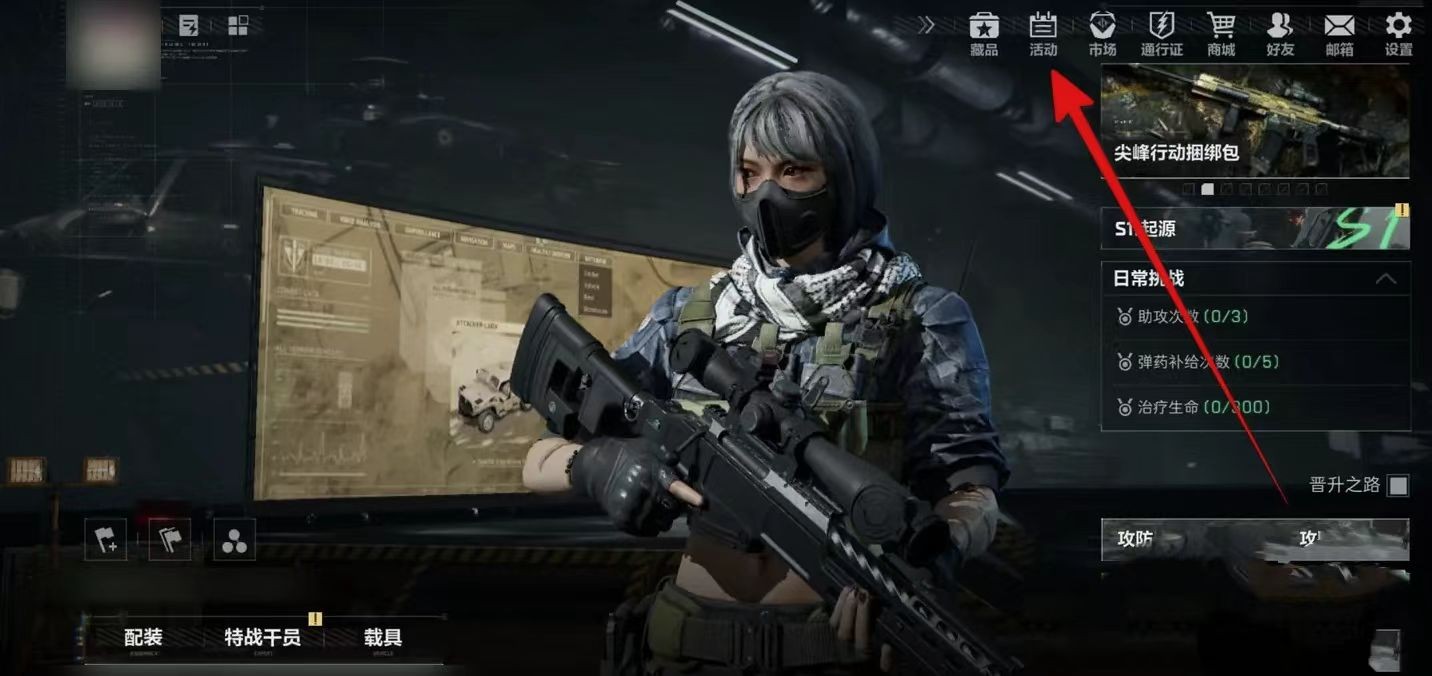Open 设置 settings gear
Viewport: 1432px width, 676px height.
pyautogui.click(x=1398, y=33)
